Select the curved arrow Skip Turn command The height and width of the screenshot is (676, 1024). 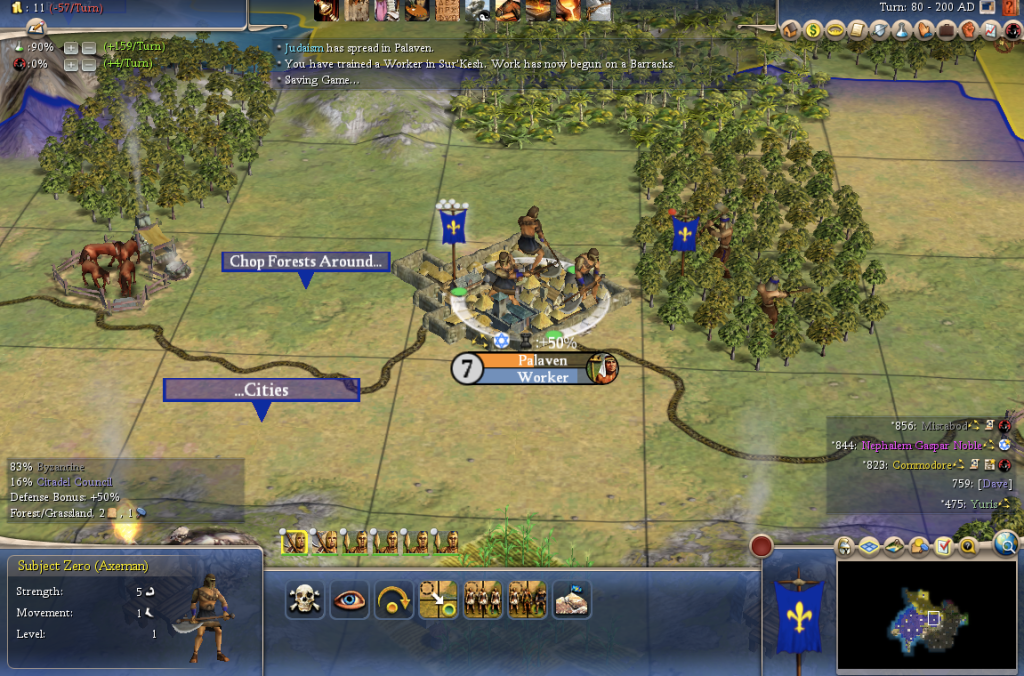pyautogui.click(x=393, y=599)
